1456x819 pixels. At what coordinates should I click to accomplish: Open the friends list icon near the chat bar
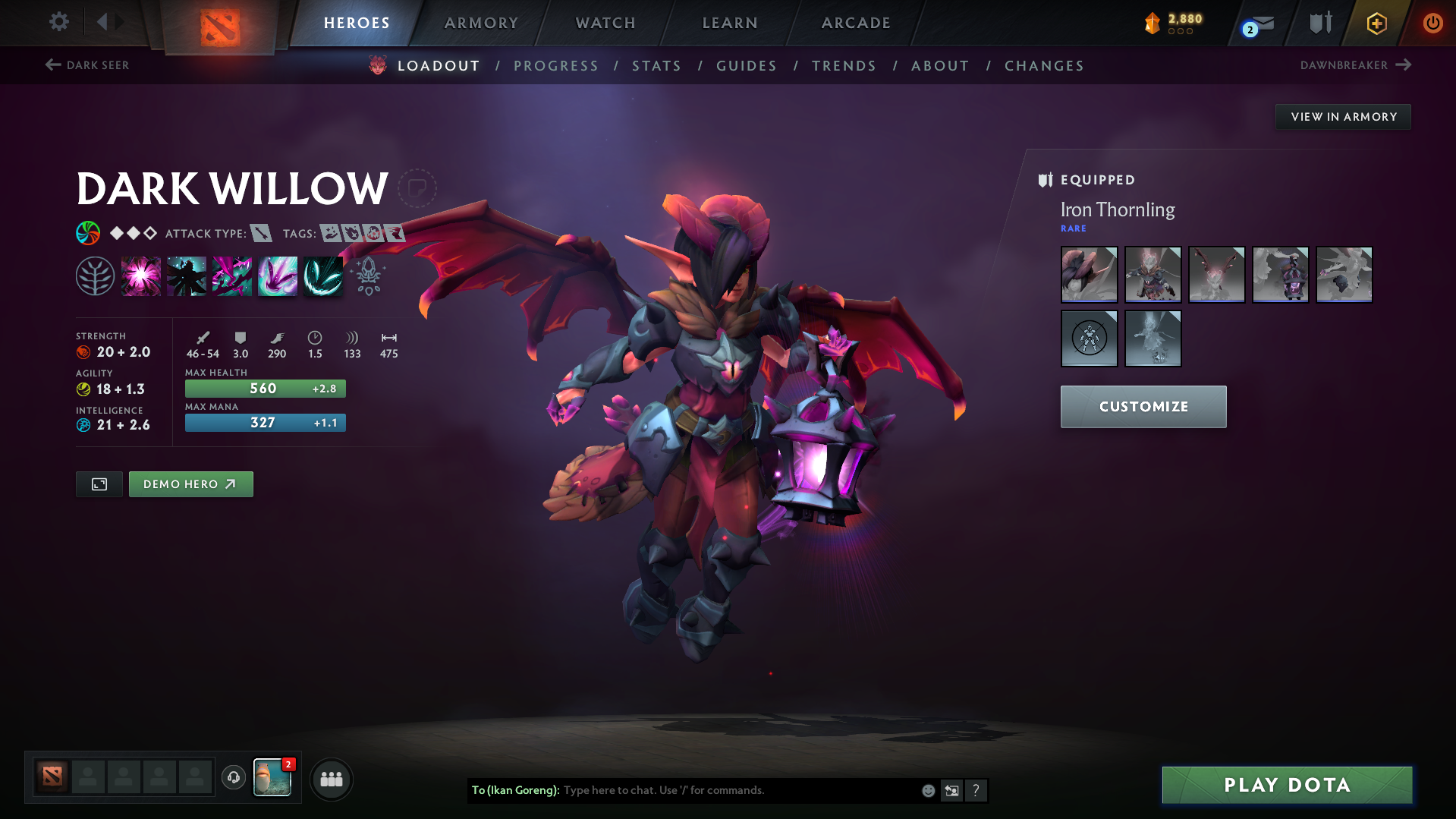coord(331,779)
